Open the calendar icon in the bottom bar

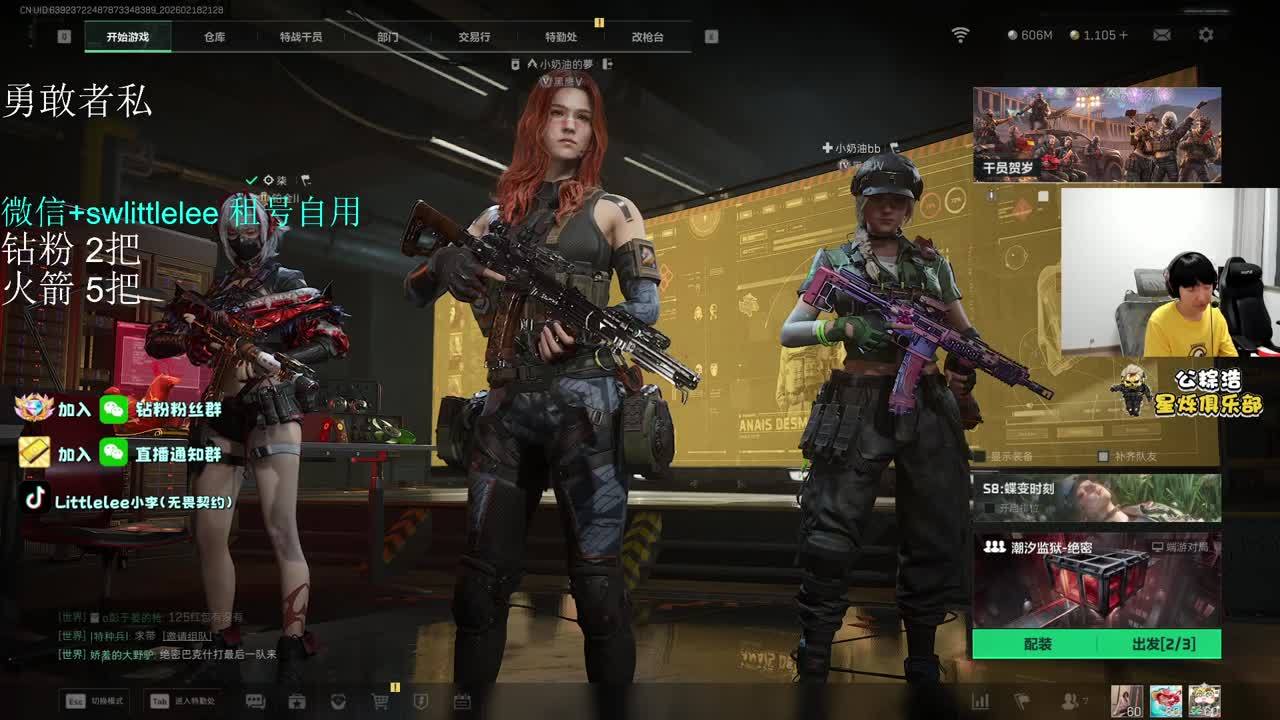point(462,702)
